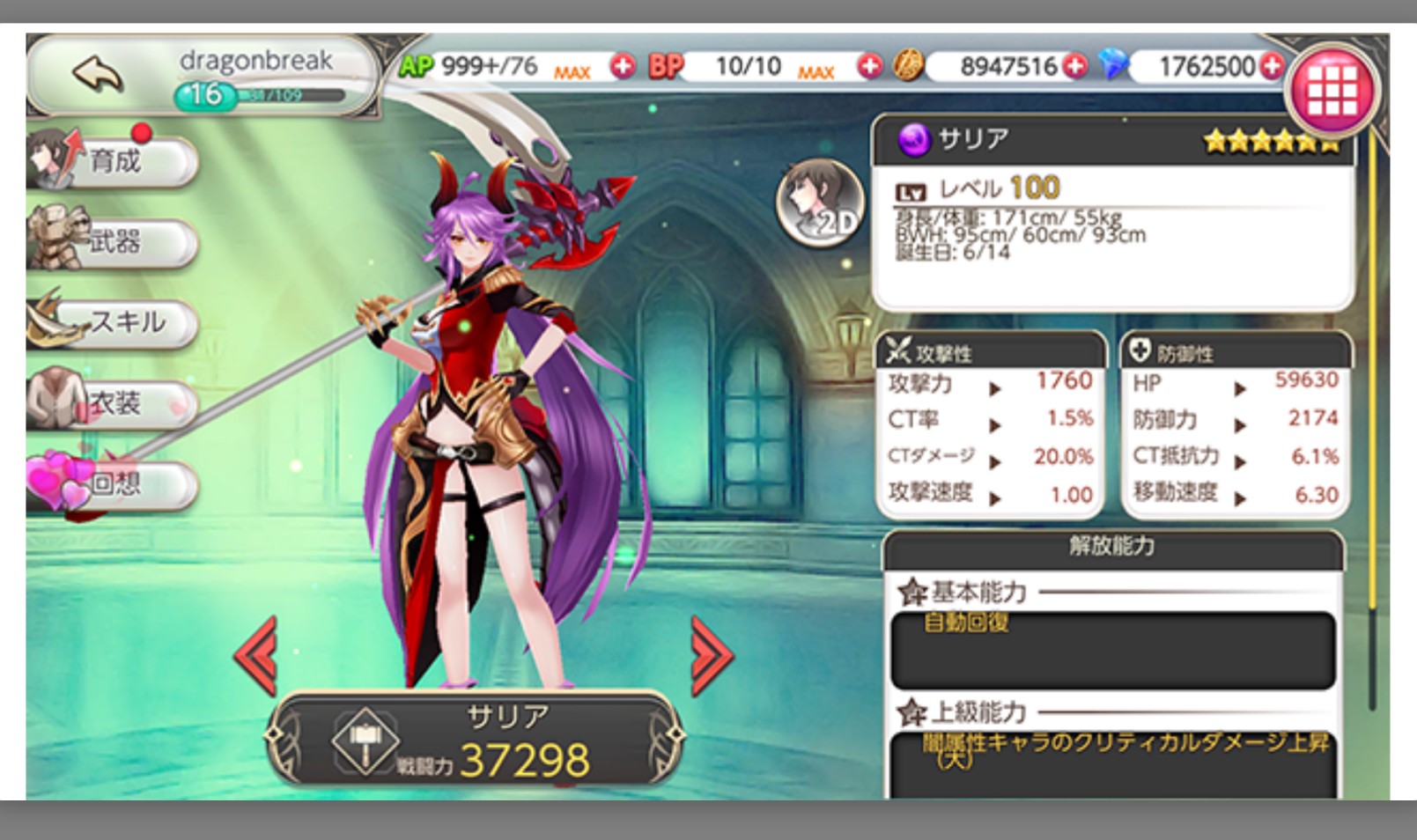Buy more blue gems with plus button

(x=1271, y=66)
